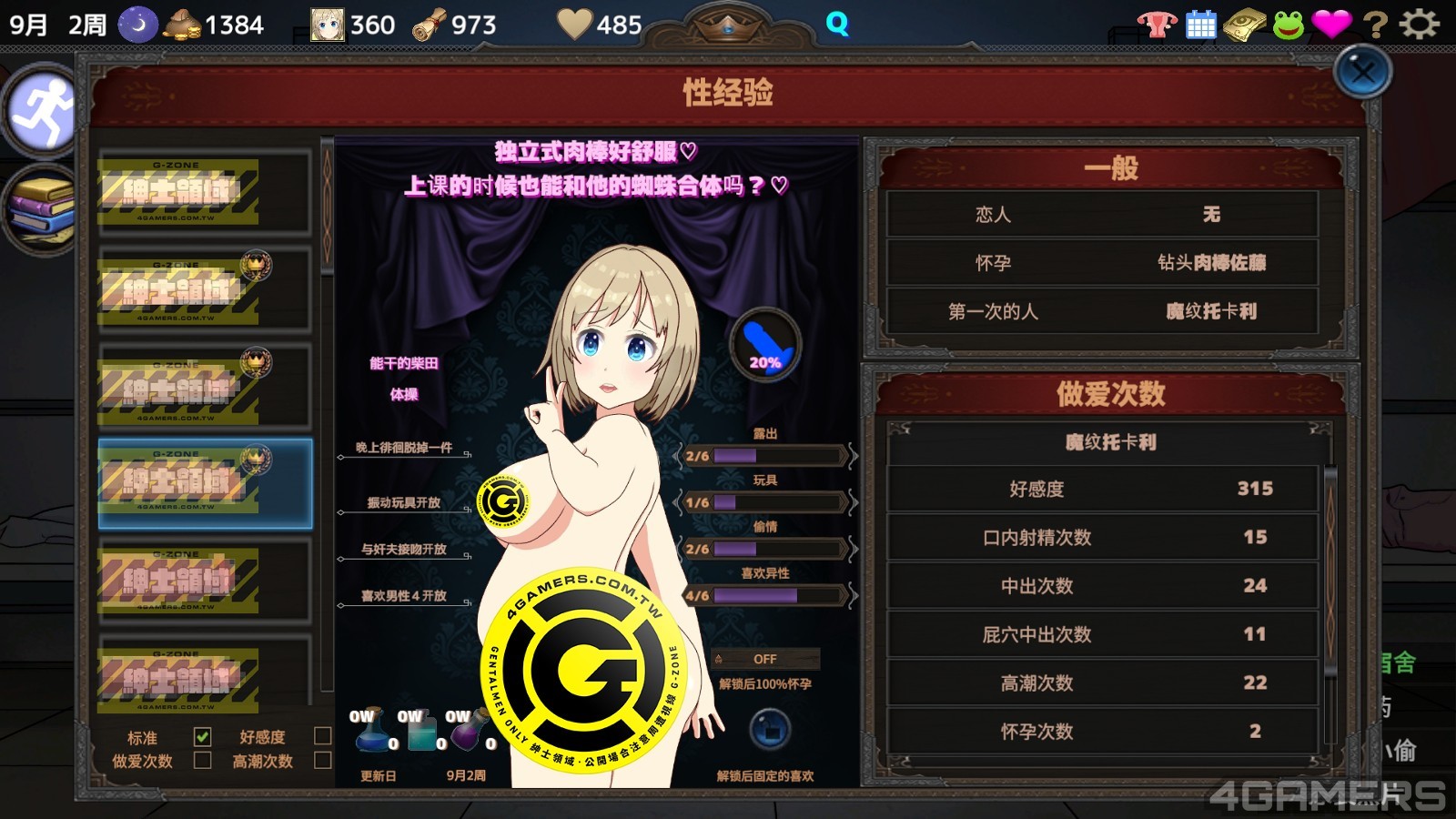
Task: Click the question mark help icon
Action: click(1376, 25)
